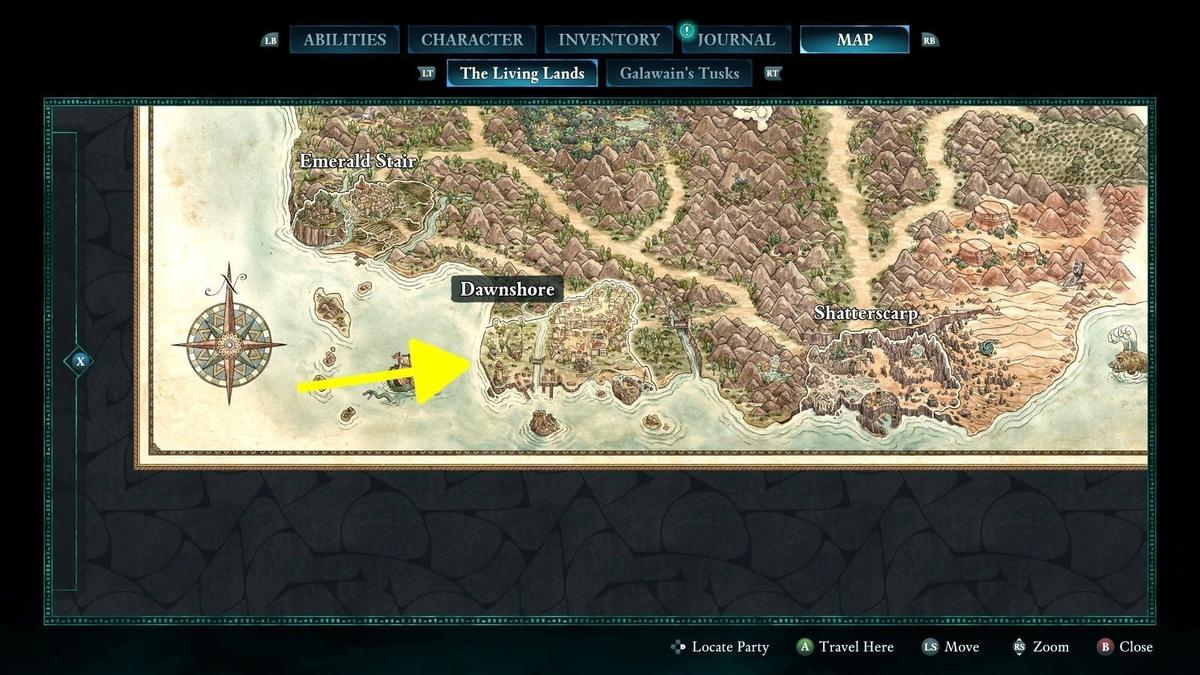Select the Dawnshore region label
This screenshot has height=675, width=1200.
(506, 290)
